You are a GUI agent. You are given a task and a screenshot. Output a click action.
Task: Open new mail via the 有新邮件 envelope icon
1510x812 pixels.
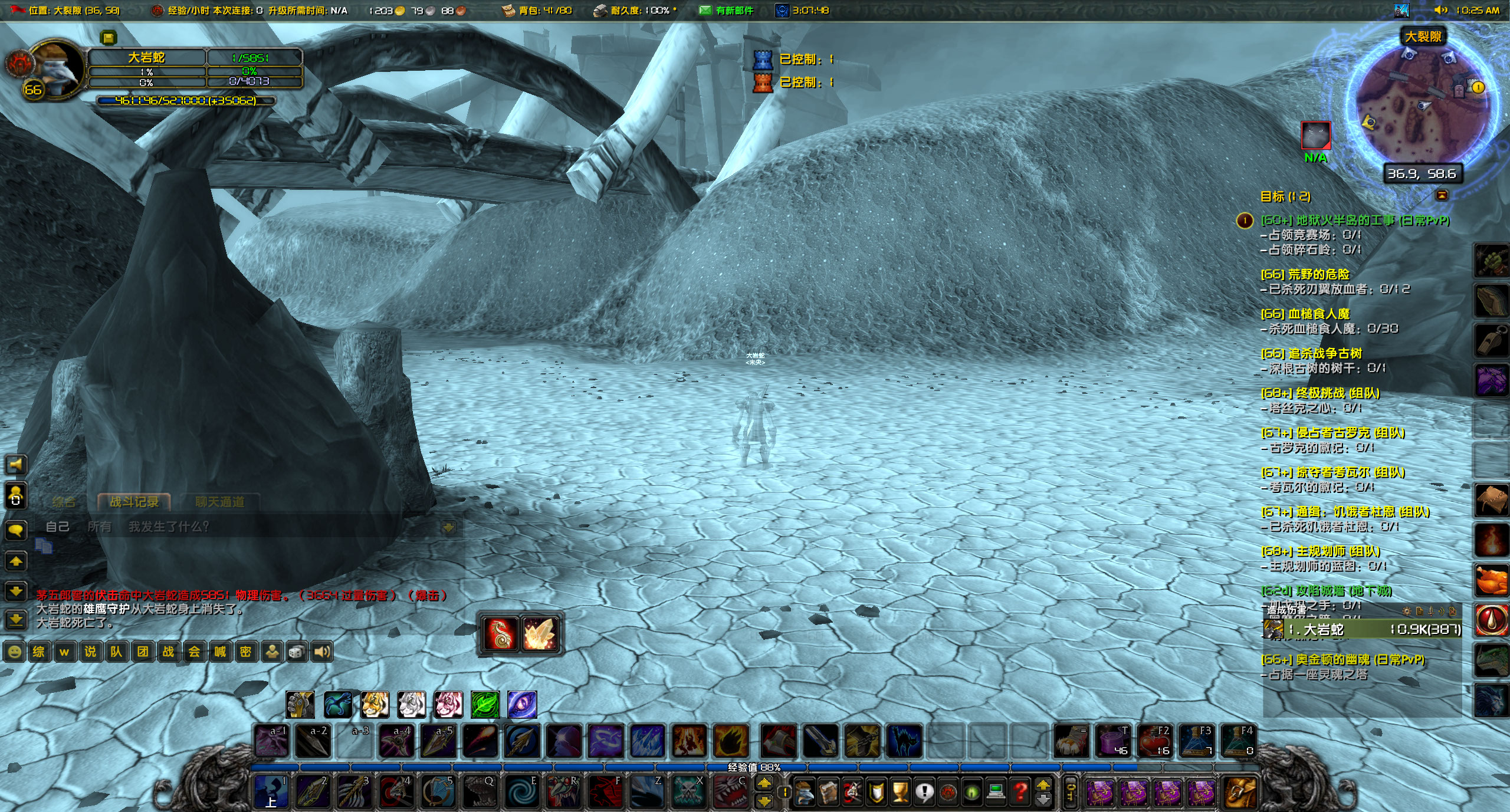coord(705,11)
